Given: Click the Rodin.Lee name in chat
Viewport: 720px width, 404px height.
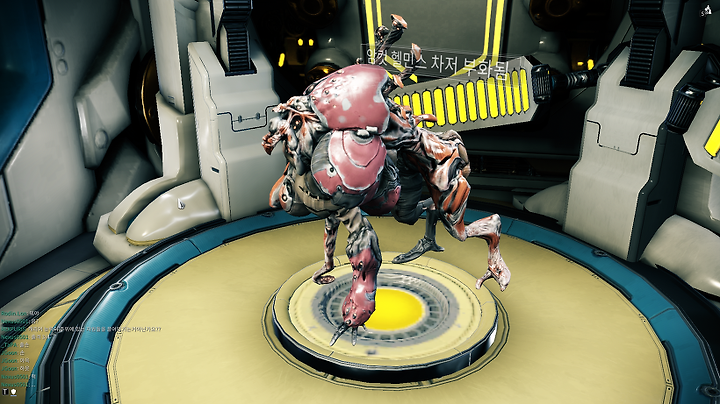Looking at the screenshot, I should tap(14, 311).
